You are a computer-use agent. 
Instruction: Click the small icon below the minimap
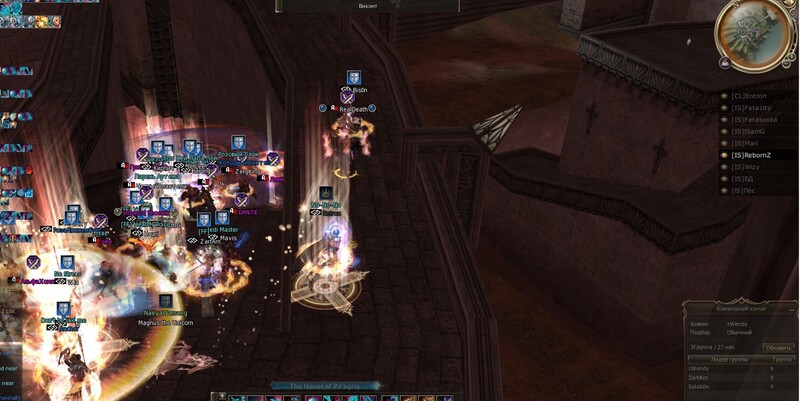click(724, 62)
